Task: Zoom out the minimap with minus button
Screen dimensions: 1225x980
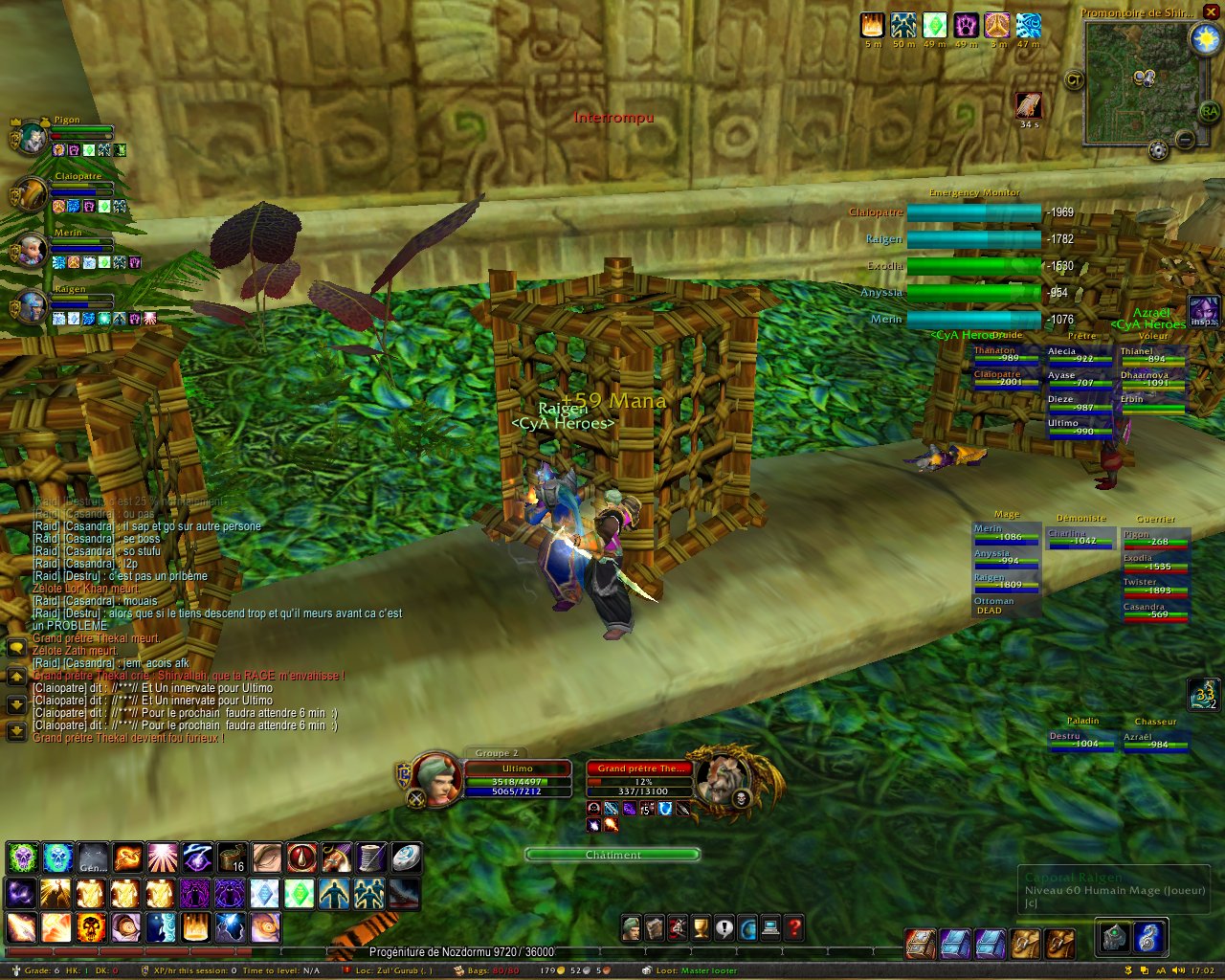Action: click(1185, 141)
